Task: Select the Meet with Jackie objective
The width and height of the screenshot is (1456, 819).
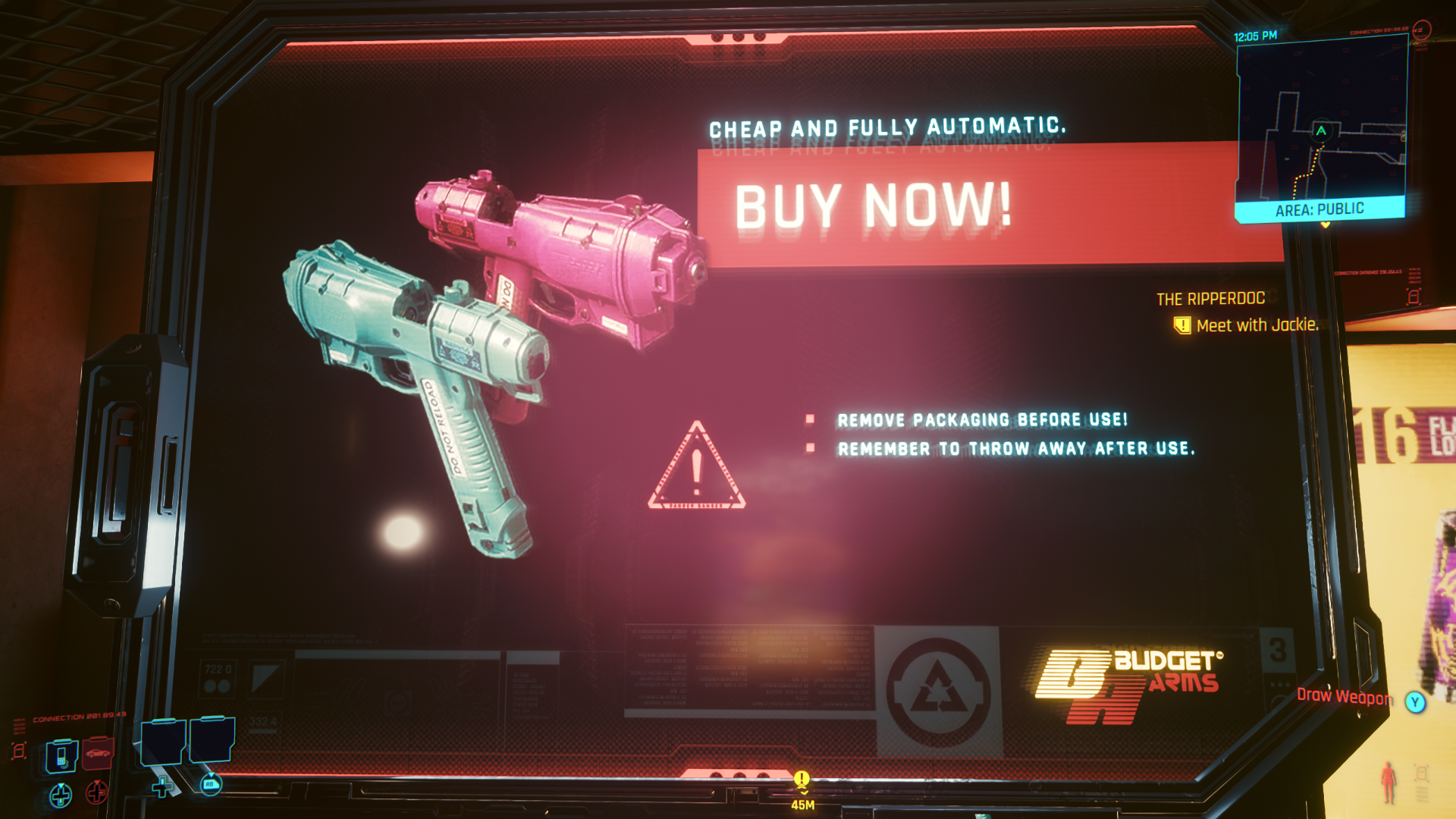Action: pyautogui.click(x=1257, y=325)
